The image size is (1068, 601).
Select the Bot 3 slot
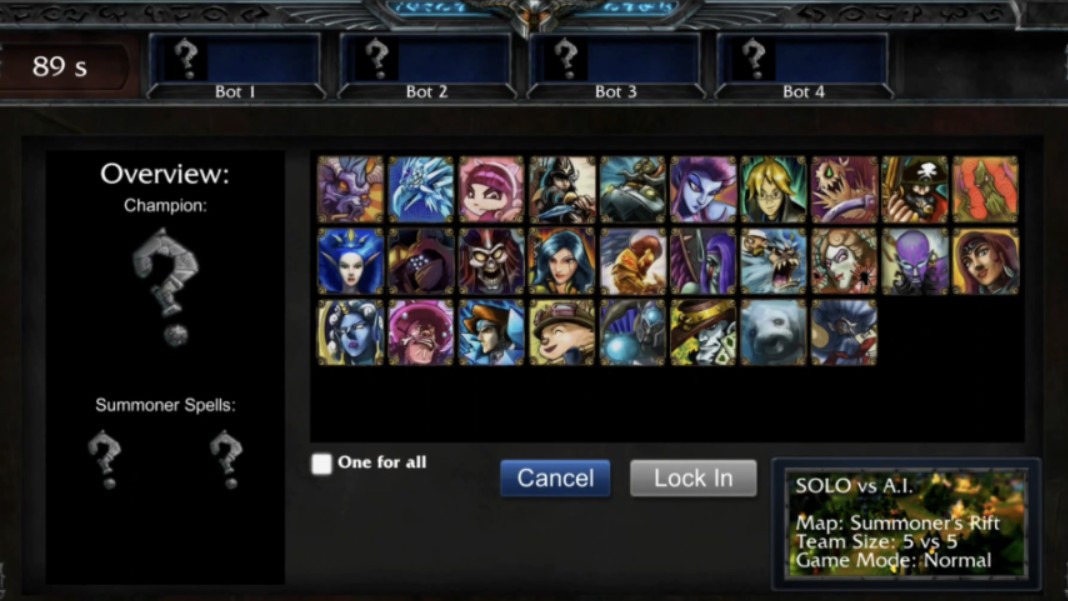pos(615,66)
